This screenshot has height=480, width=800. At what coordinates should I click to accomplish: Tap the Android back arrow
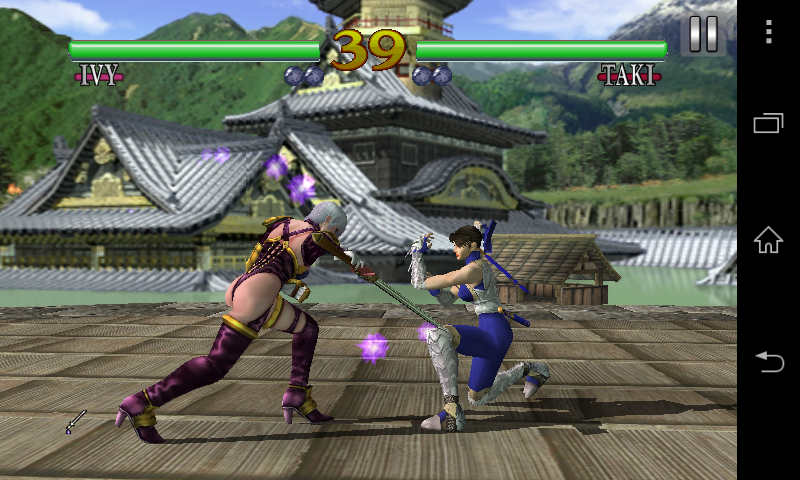point(768,360)
